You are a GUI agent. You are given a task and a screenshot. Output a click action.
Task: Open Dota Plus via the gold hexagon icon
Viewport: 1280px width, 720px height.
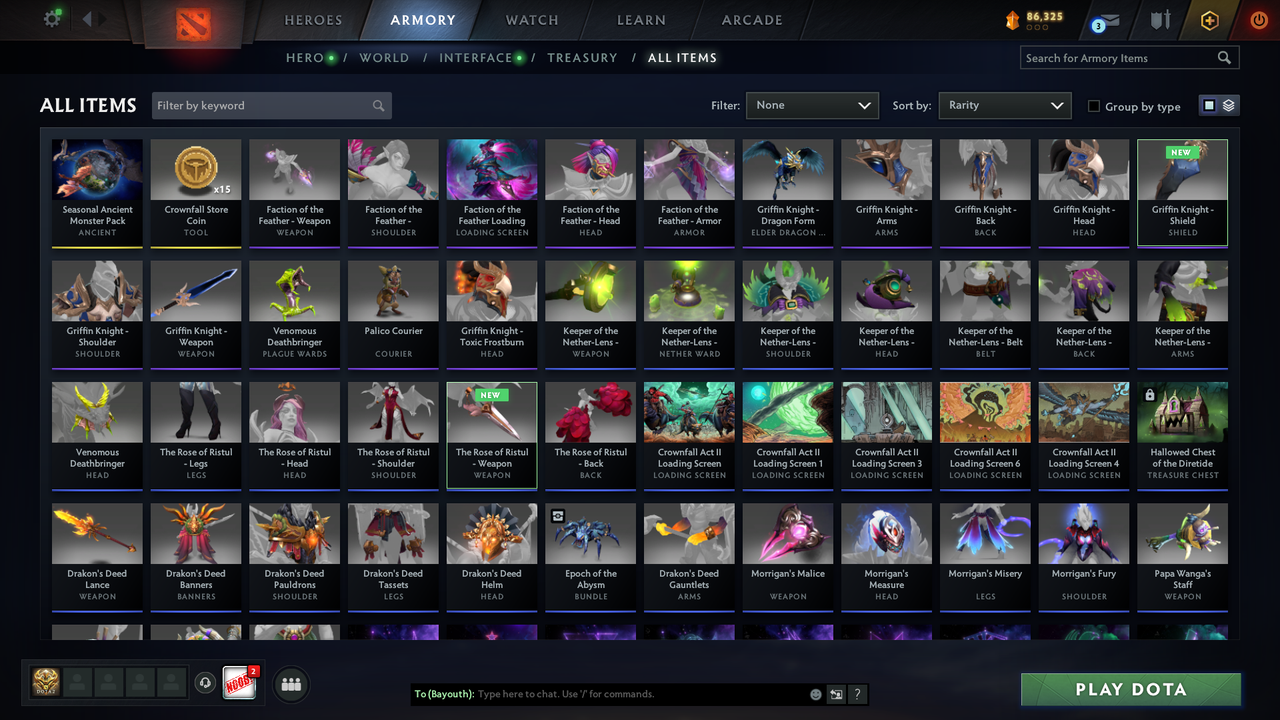click(1208, 19)
